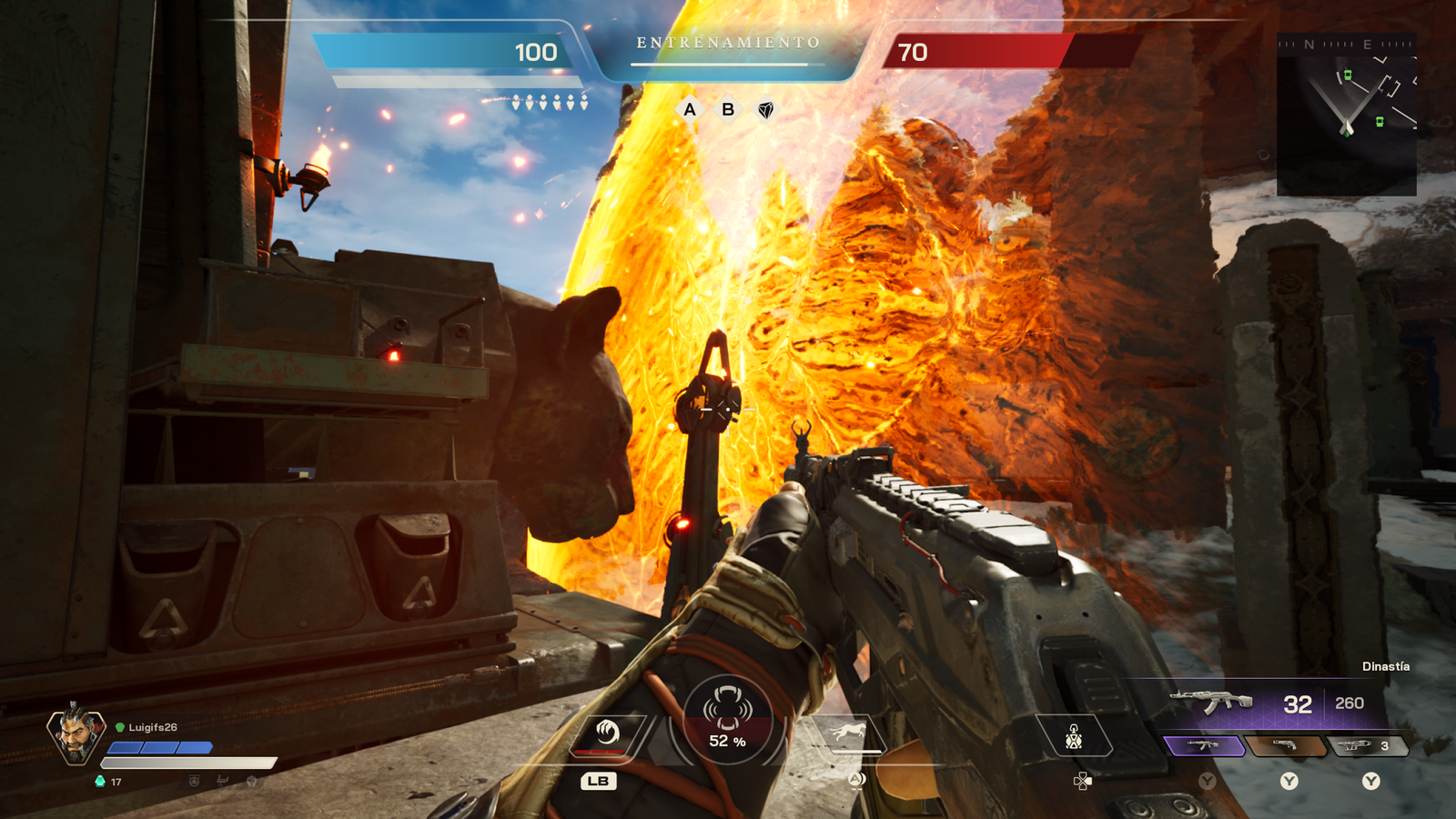The height and width of the screenshot is (819, 1456).
Task: Select the tactical ability flame icon
Action: click(607, 733)
